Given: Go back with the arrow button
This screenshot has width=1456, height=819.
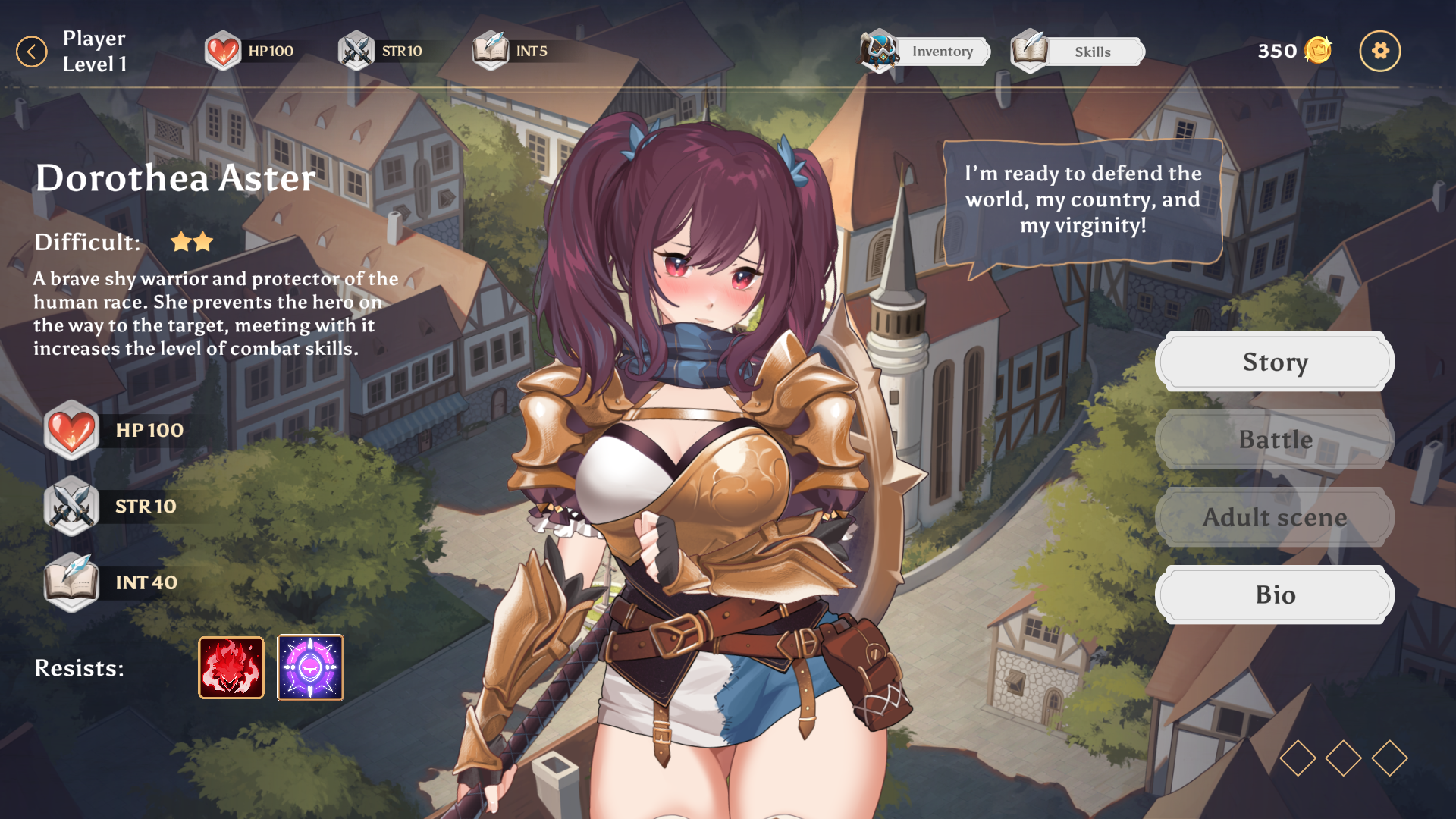Looking at the screenshot, I should (x=32, y=52).
